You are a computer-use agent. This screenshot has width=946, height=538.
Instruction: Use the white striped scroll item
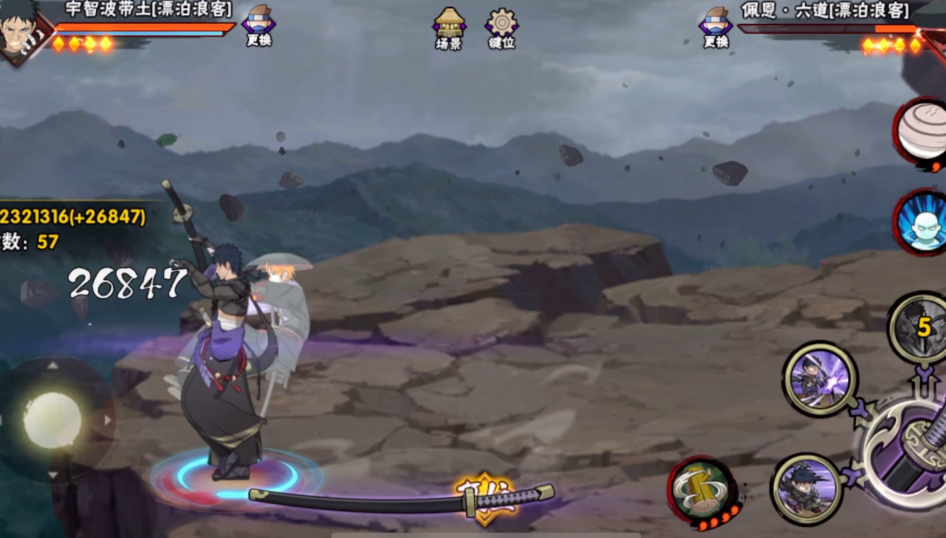pyautogui.click(x=921, y=132)
